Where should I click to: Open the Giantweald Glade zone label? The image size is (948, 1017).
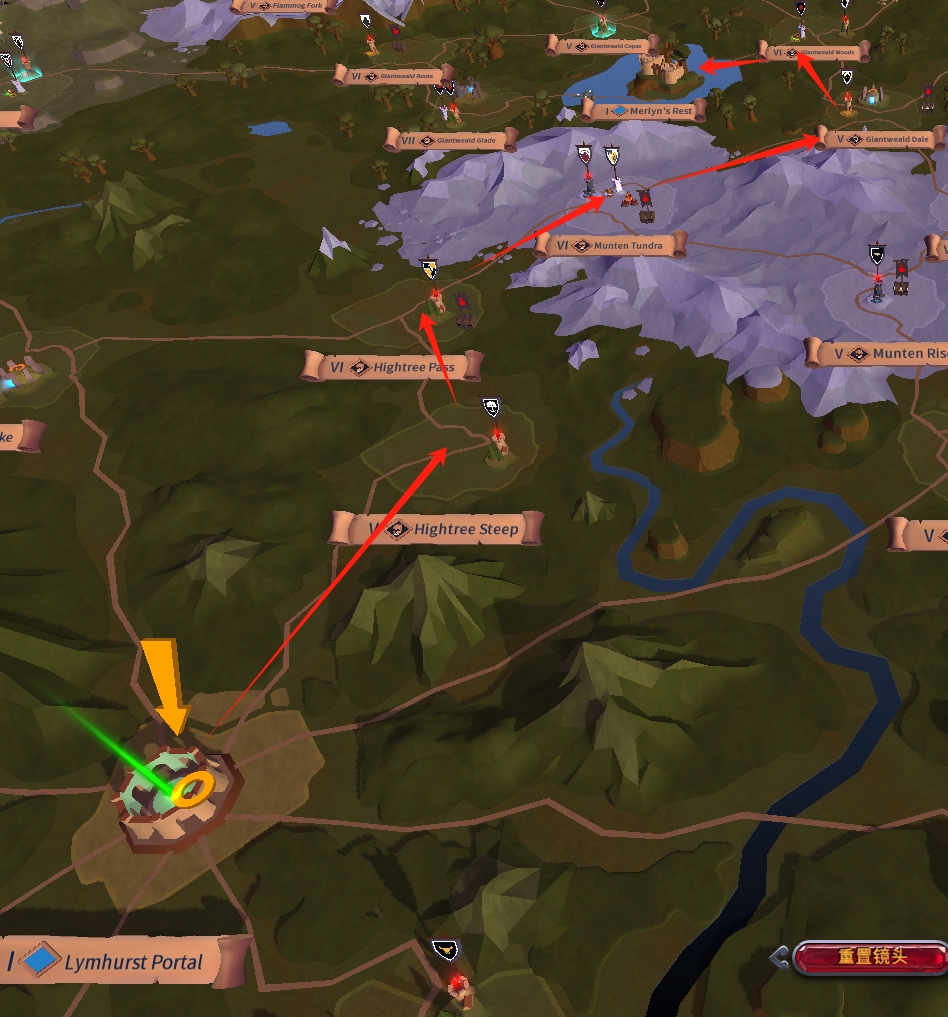click(x=450, y=140)
